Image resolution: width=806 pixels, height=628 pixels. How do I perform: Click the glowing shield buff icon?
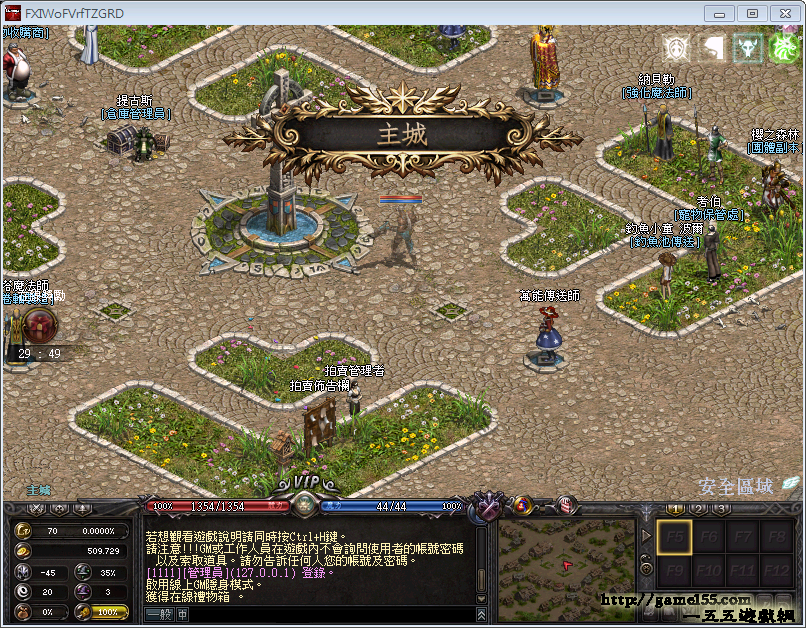(x=678, y=48)
